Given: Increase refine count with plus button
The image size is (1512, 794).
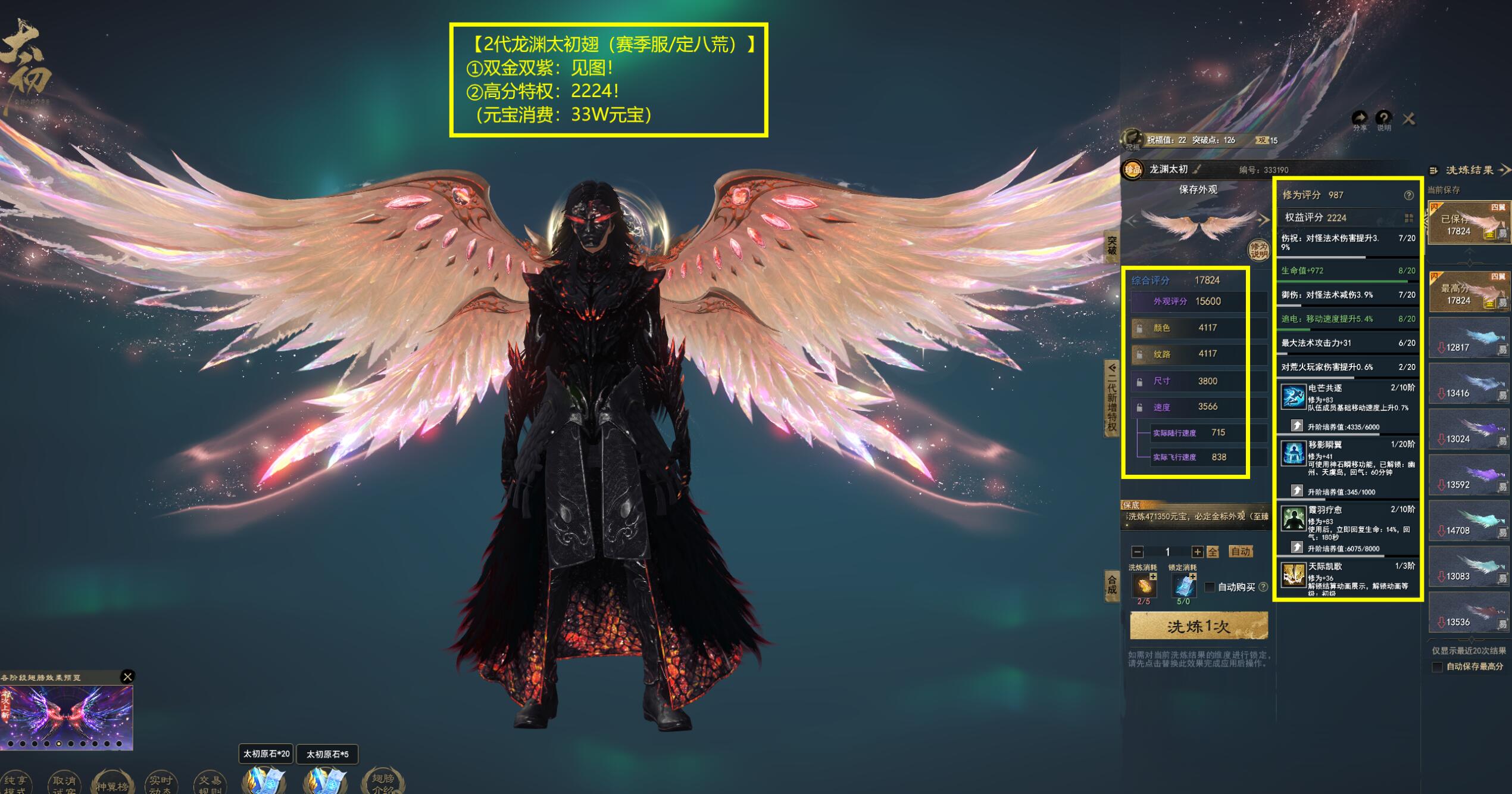Looking at the screenshot, I should 1197,552.
